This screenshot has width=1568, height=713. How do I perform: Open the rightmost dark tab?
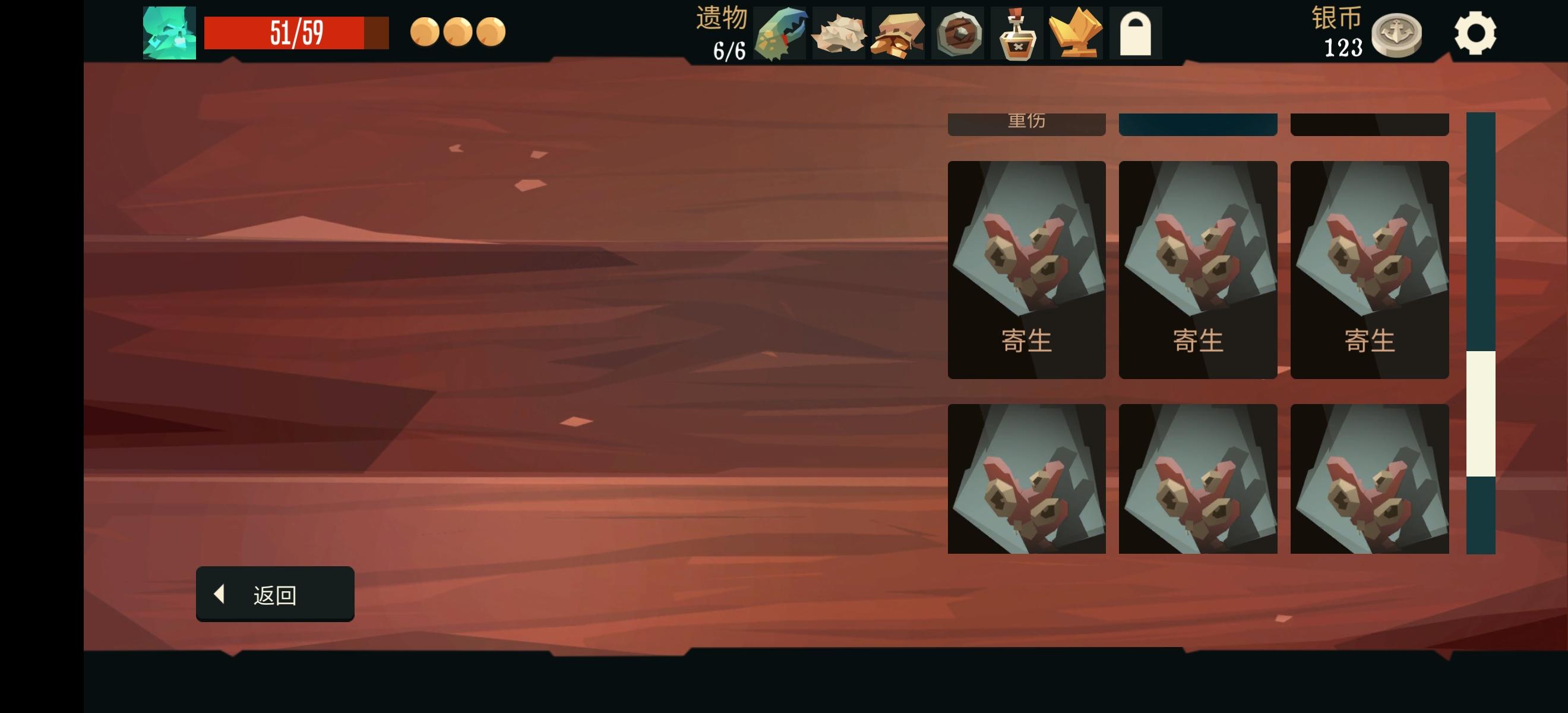point(1369,124)
